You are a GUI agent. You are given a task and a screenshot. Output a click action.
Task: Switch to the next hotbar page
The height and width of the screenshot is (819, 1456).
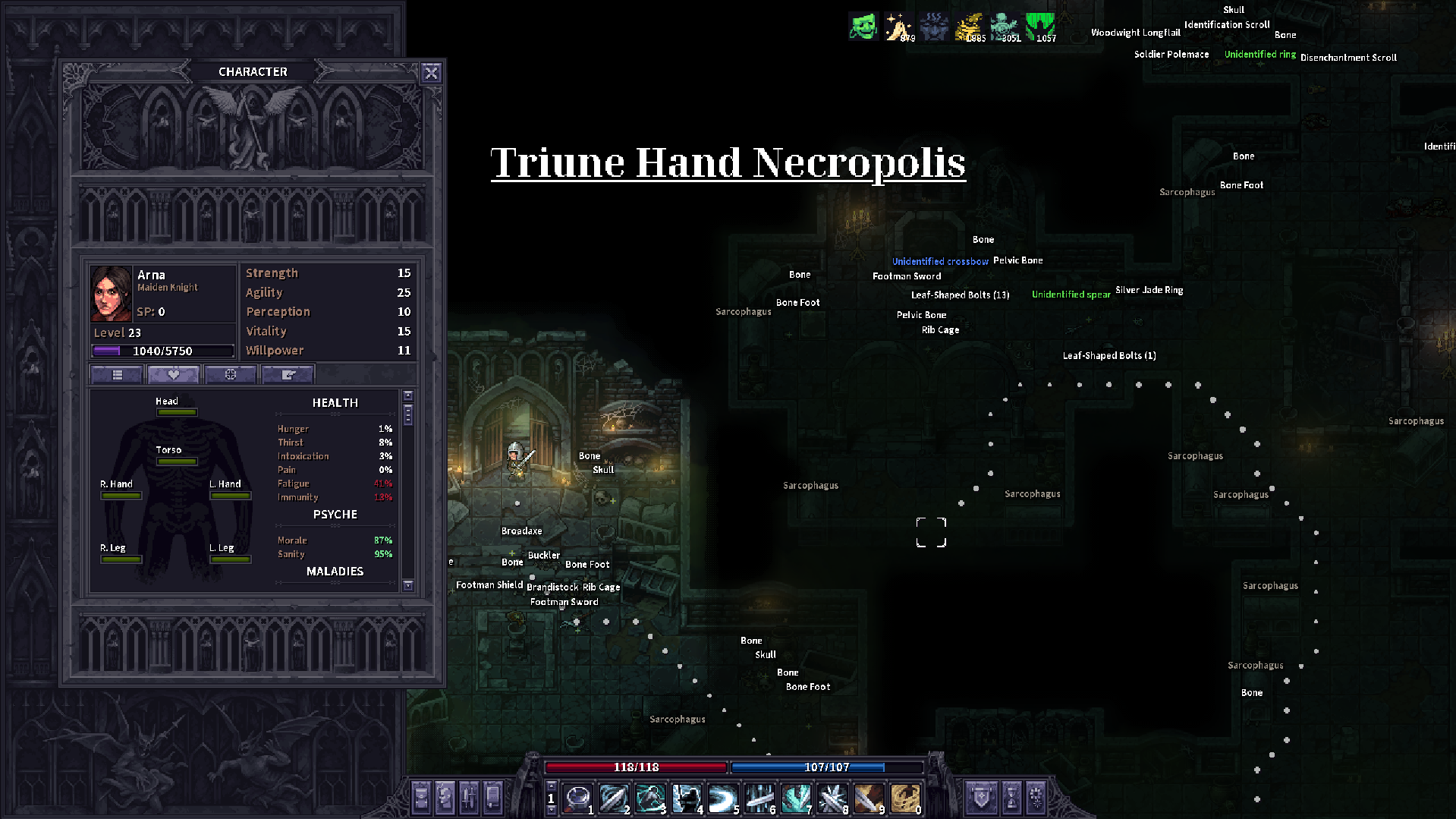coord(552,810)
